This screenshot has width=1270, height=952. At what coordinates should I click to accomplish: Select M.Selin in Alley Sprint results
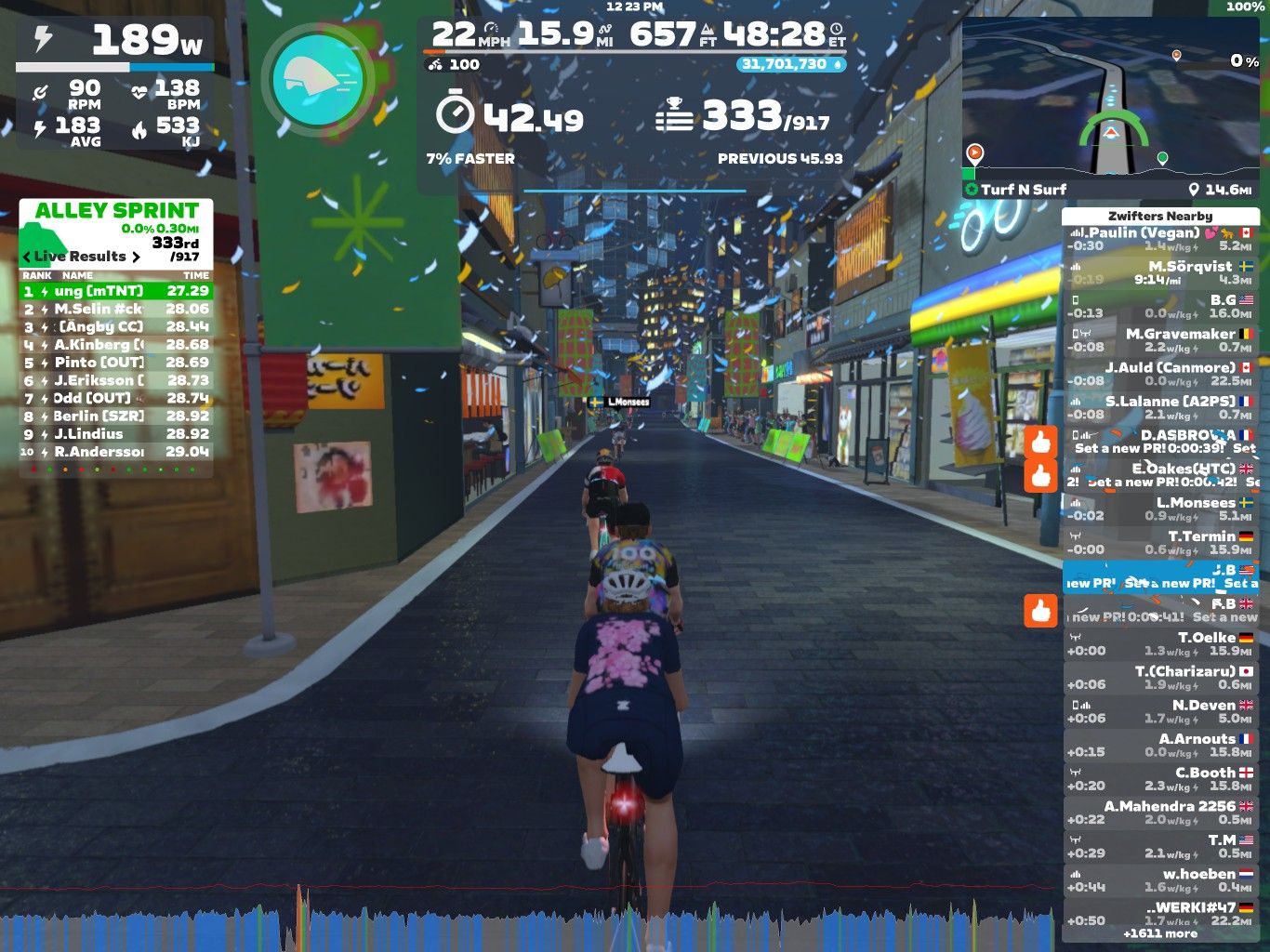coord(116,309)
